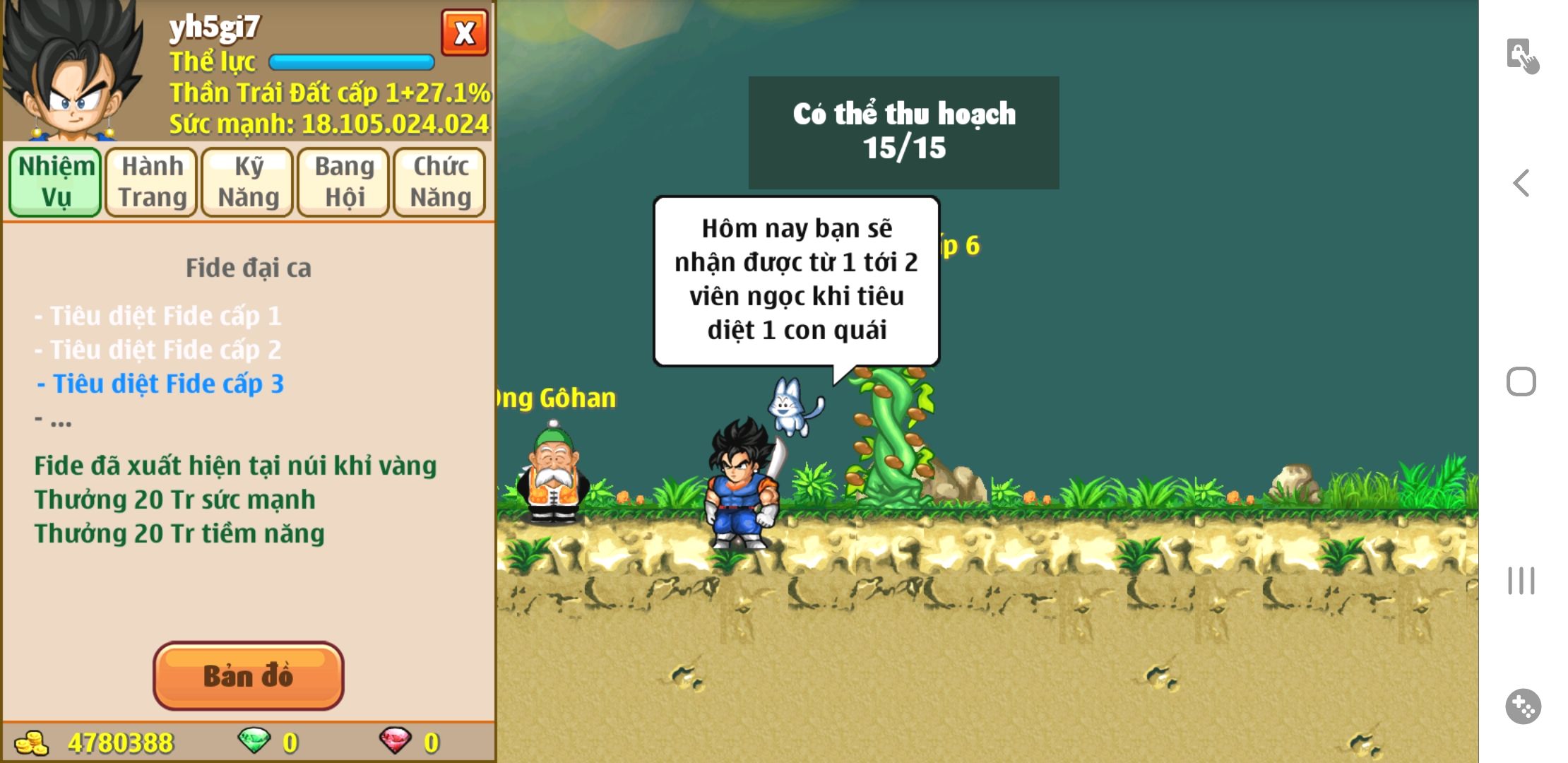Go to the Chức Năng tab
Image resolution: width=1568 pixels, height=763 pixels.
click(x=440, y=182)
